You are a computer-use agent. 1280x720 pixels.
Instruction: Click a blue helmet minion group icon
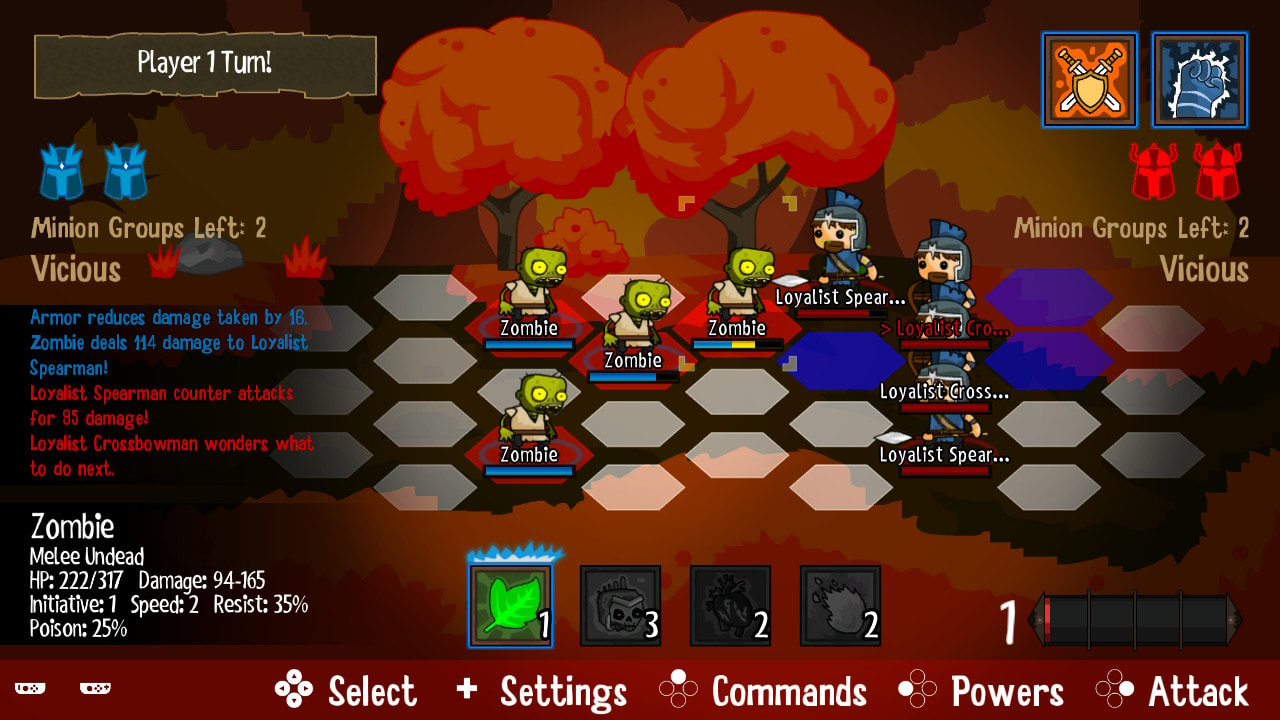coord(62,172)
